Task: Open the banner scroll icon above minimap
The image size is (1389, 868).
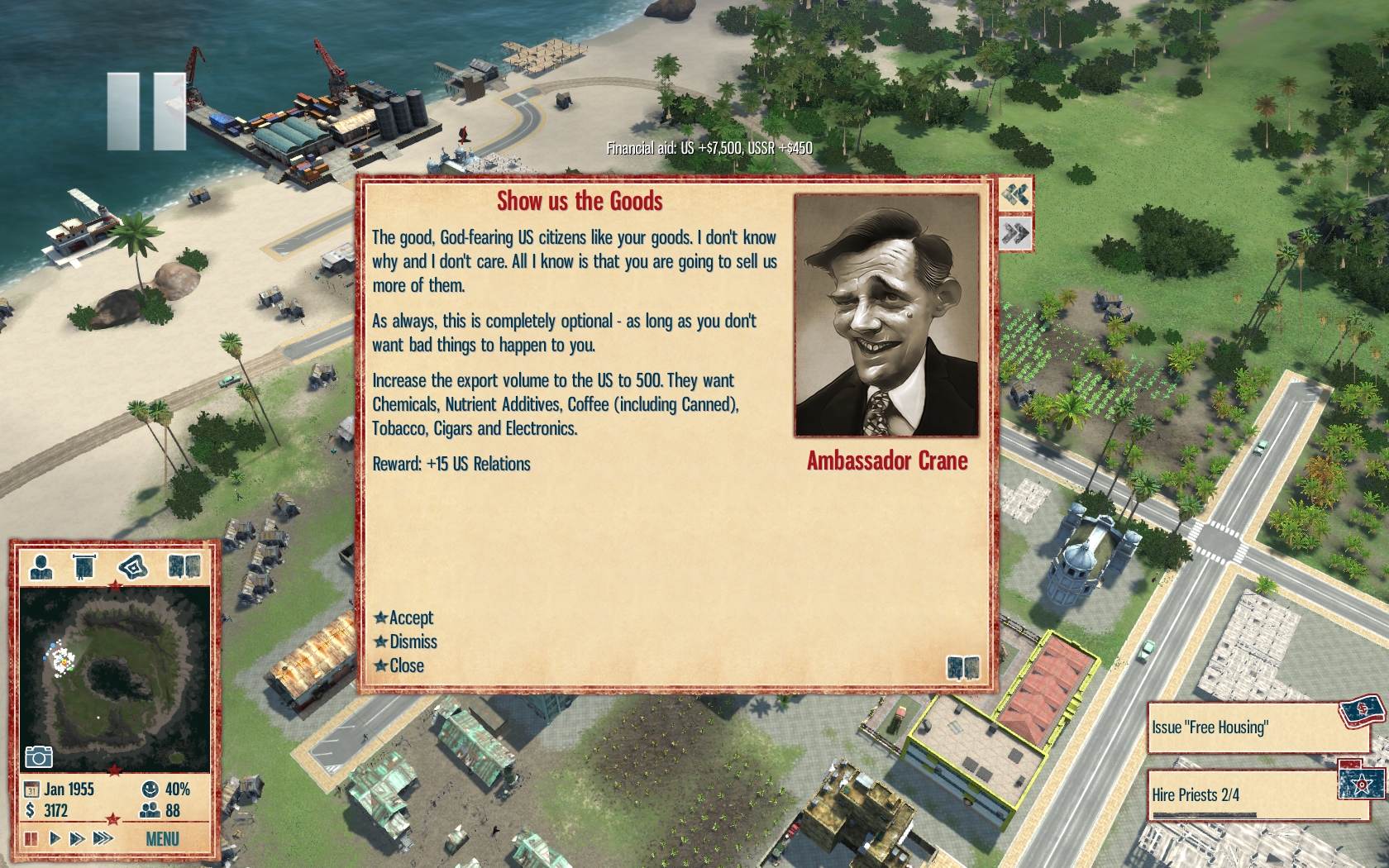Action: click(84, 566)
